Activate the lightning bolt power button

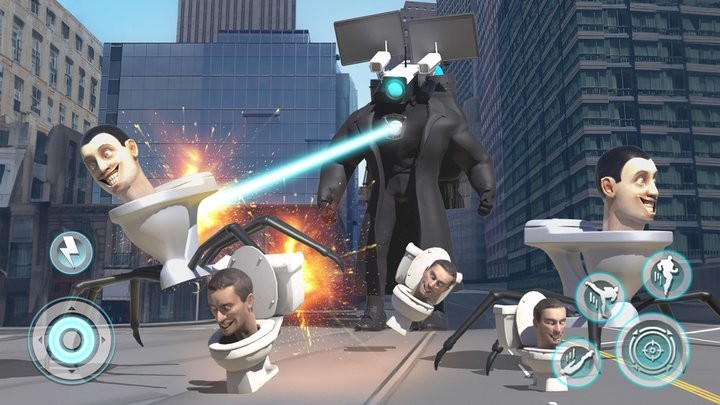[x=71, y=252]
